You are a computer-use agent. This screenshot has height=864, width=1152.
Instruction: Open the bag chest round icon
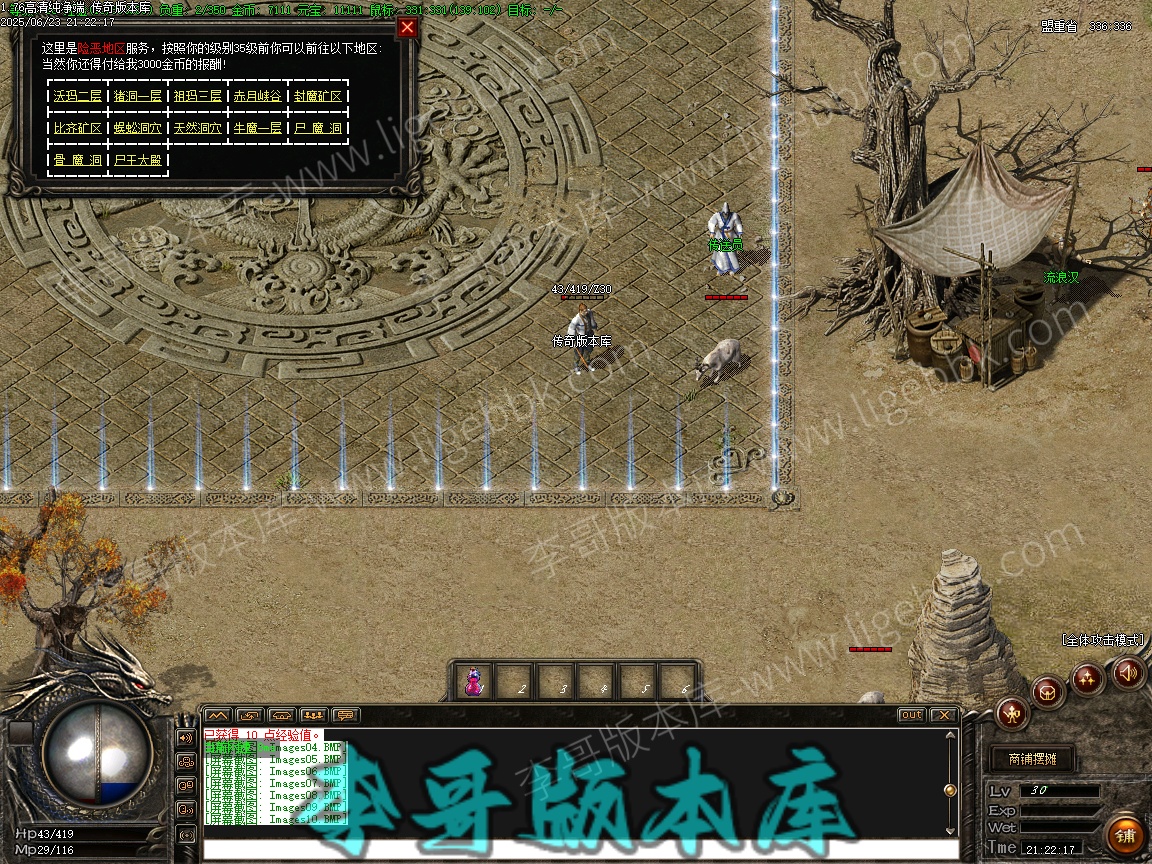[1049, 692]
